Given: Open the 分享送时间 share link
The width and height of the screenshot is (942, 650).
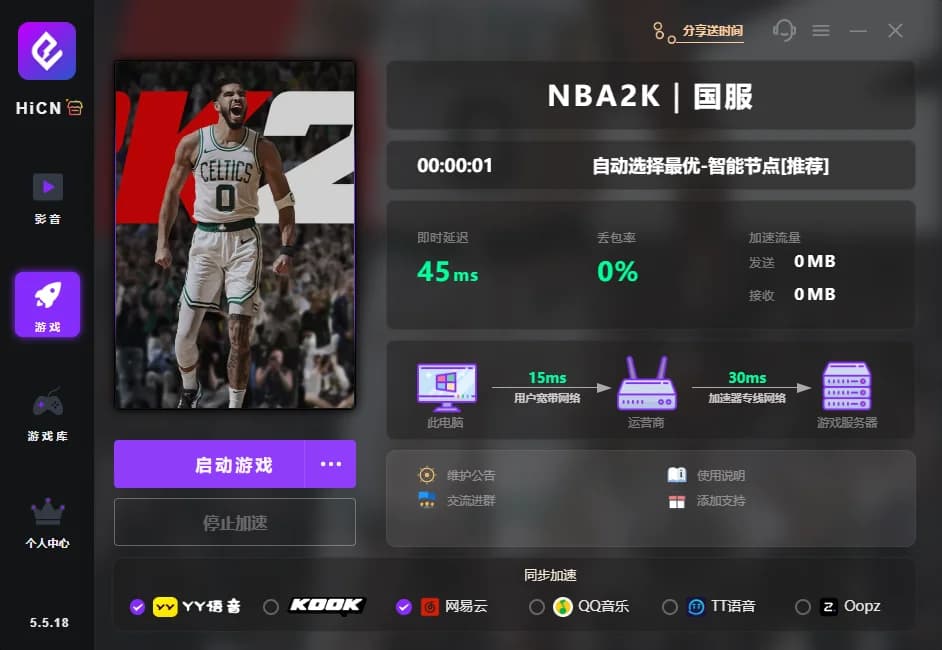Looking at the screenshot, I should click(712, 31).
